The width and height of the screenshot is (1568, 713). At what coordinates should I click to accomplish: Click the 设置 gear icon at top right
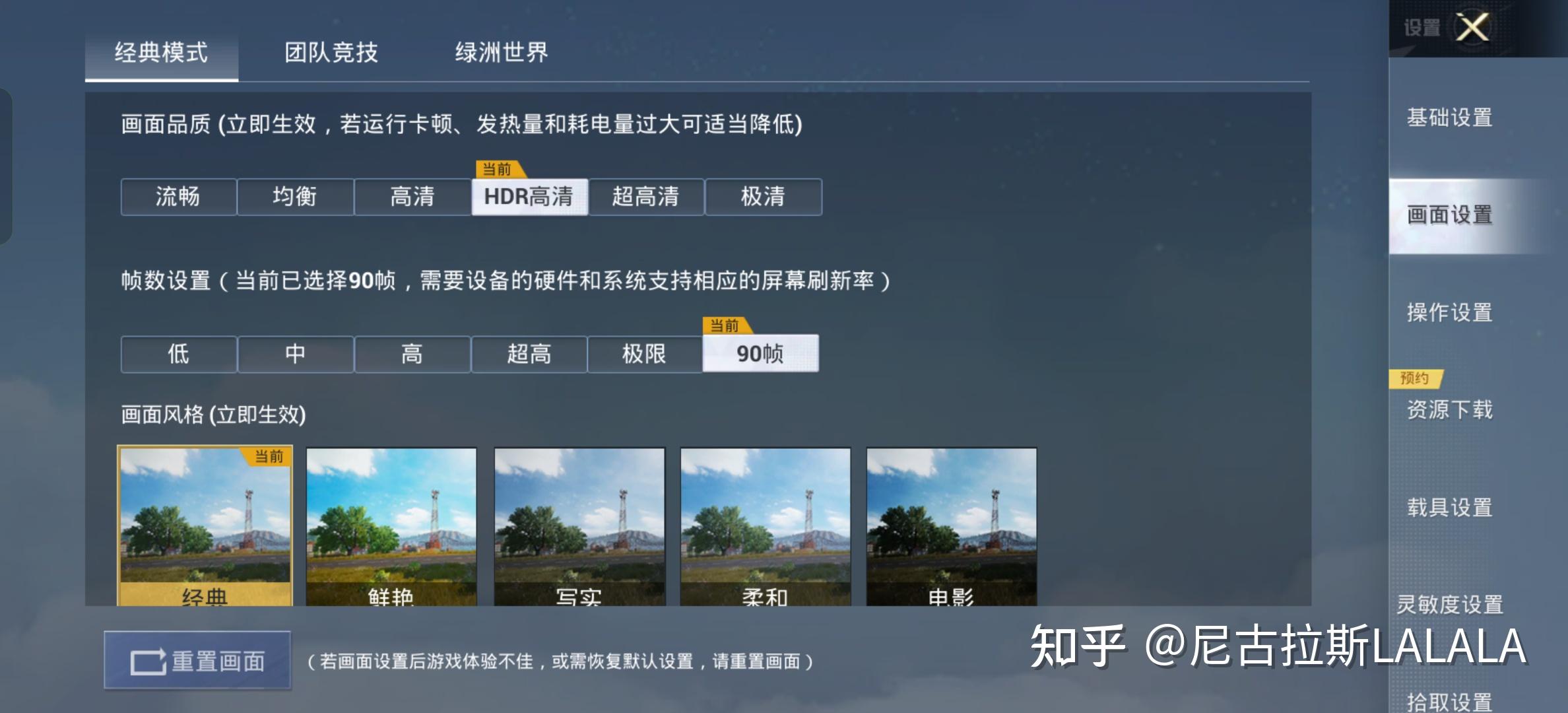pyautogui.click(x=1422, y=28)
